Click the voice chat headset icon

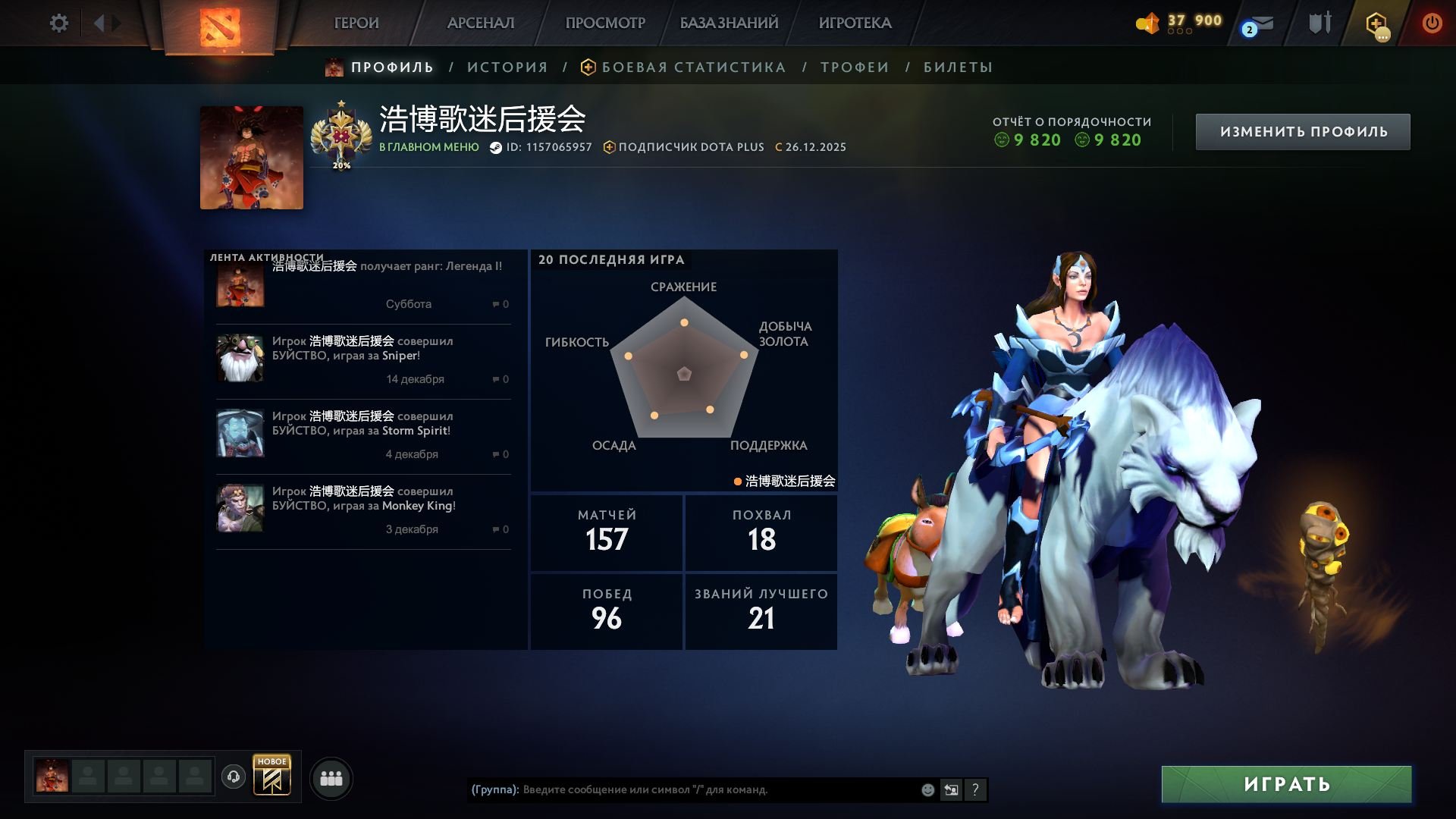click(235, 777)
